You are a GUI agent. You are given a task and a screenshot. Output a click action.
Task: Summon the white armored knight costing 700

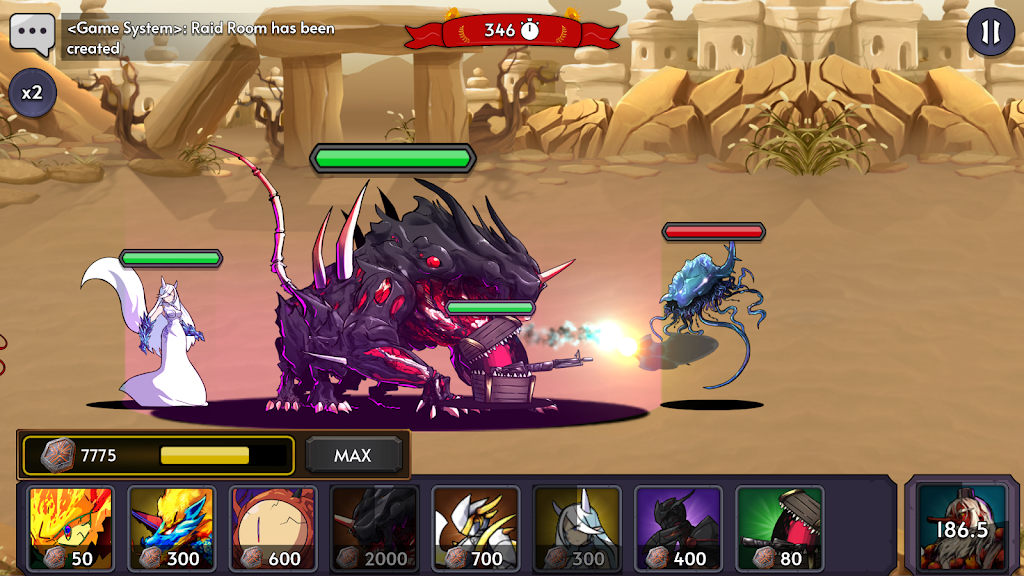475,529
